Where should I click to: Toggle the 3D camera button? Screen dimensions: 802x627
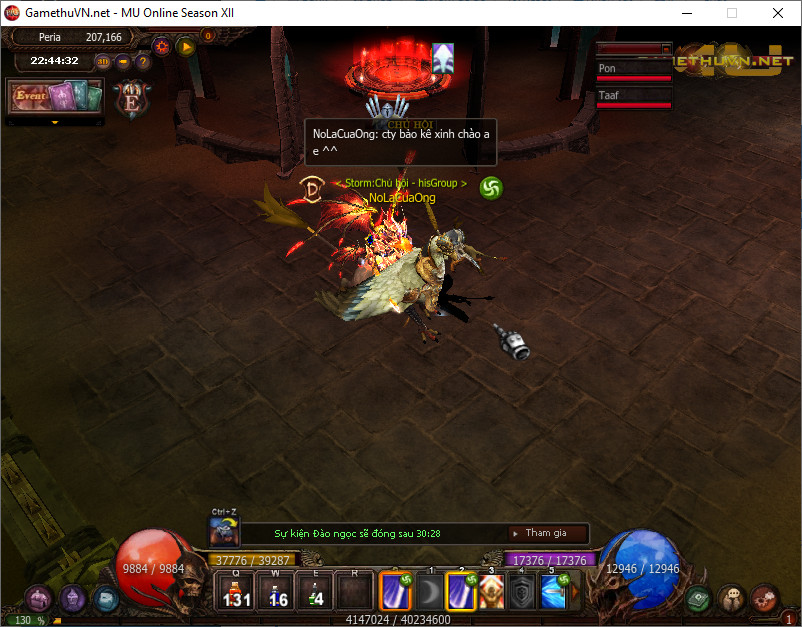tap(102, 61)
